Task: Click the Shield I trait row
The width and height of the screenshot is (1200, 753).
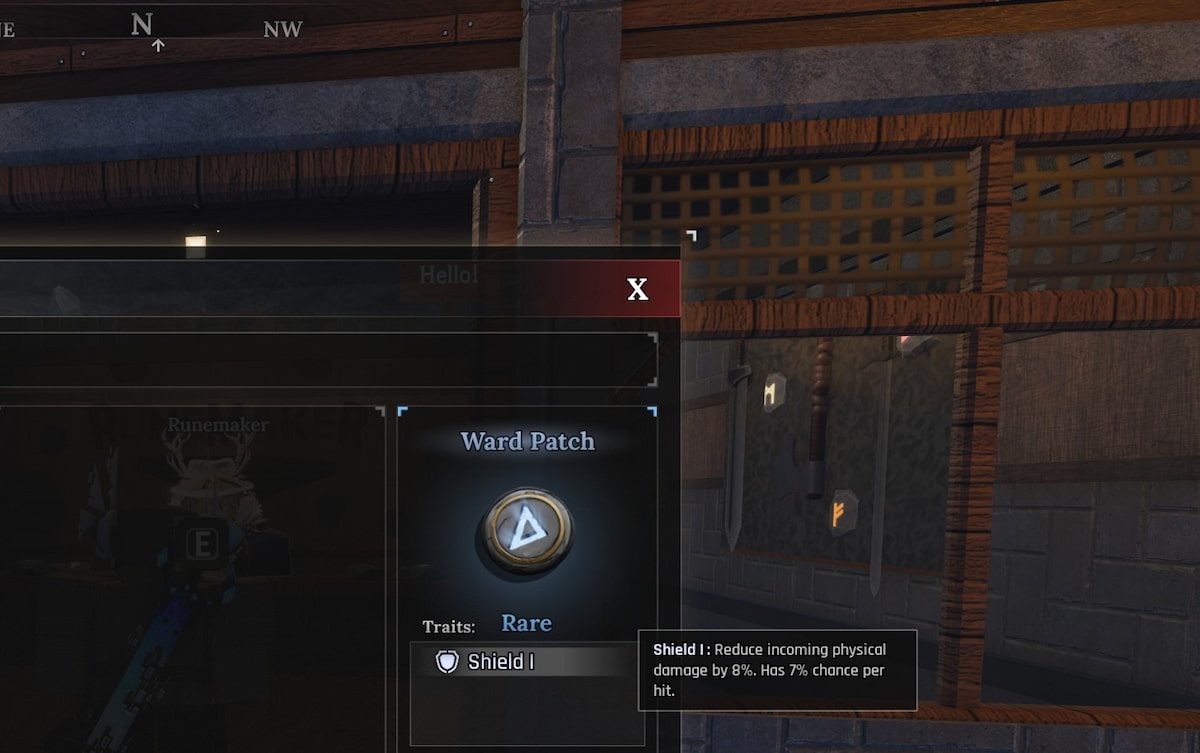Action: tap(527, 661)
